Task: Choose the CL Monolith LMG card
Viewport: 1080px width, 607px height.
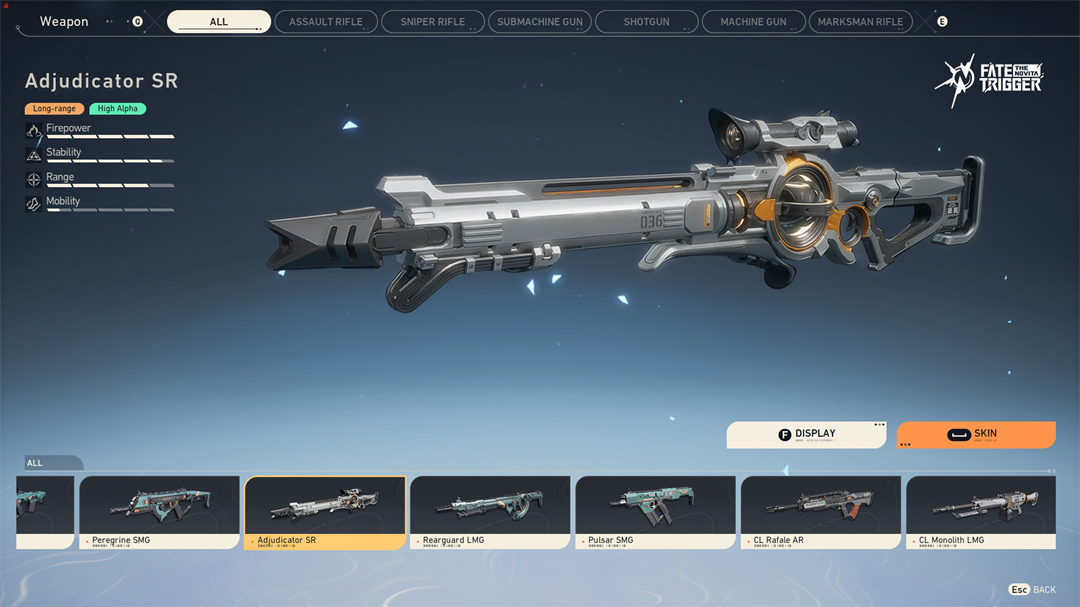Action: [x=980, y=511]
